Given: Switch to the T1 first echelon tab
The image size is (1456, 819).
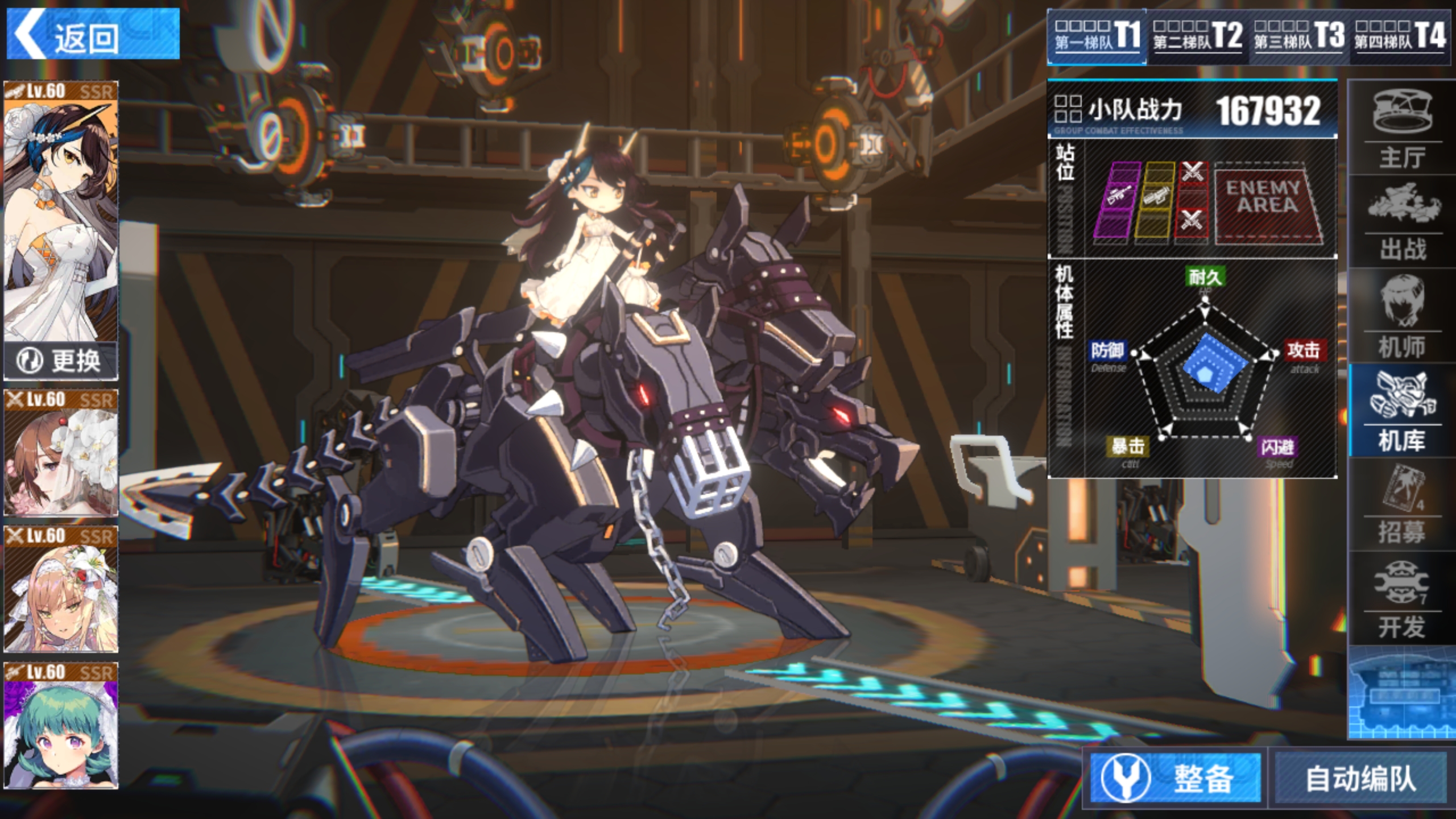Looking at the screenshot, I should (x=1097, y=35).
